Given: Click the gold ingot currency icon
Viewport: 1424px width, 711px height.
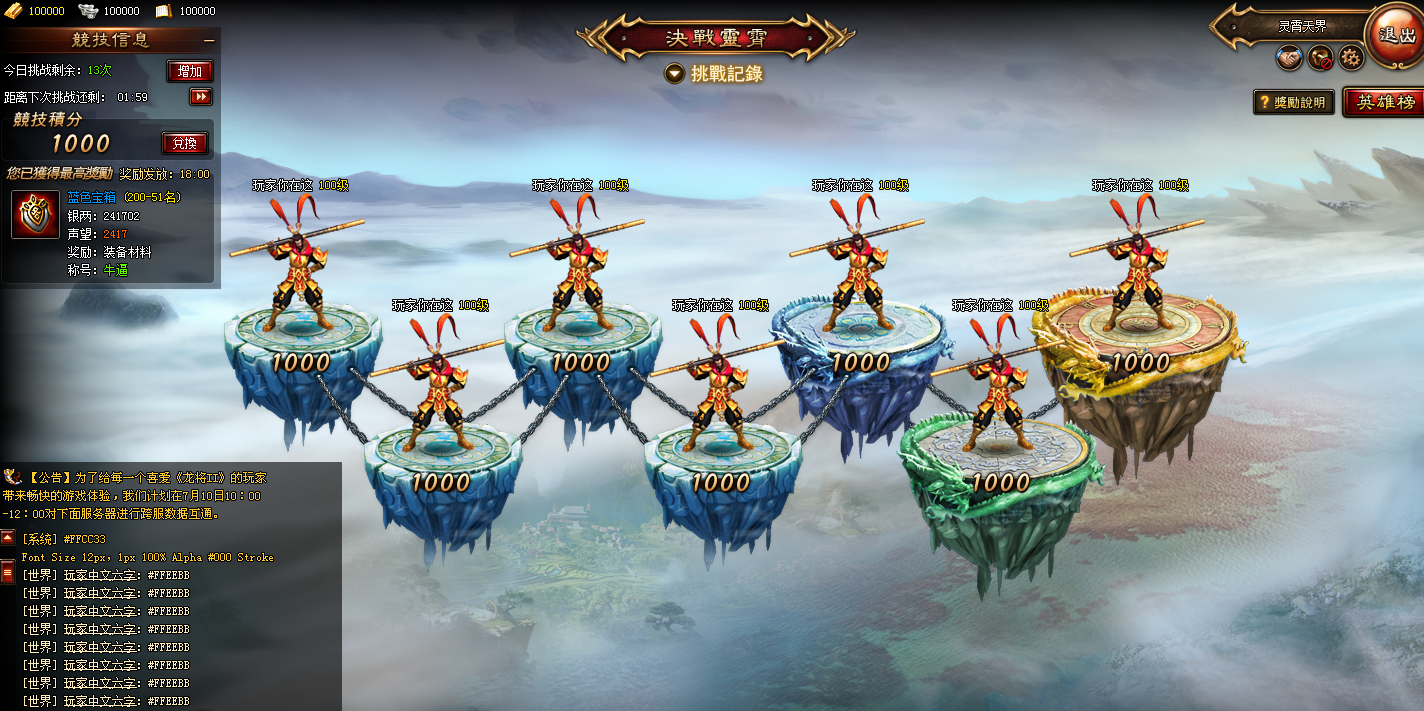Looking at the screenshot, I should point(14,11).
